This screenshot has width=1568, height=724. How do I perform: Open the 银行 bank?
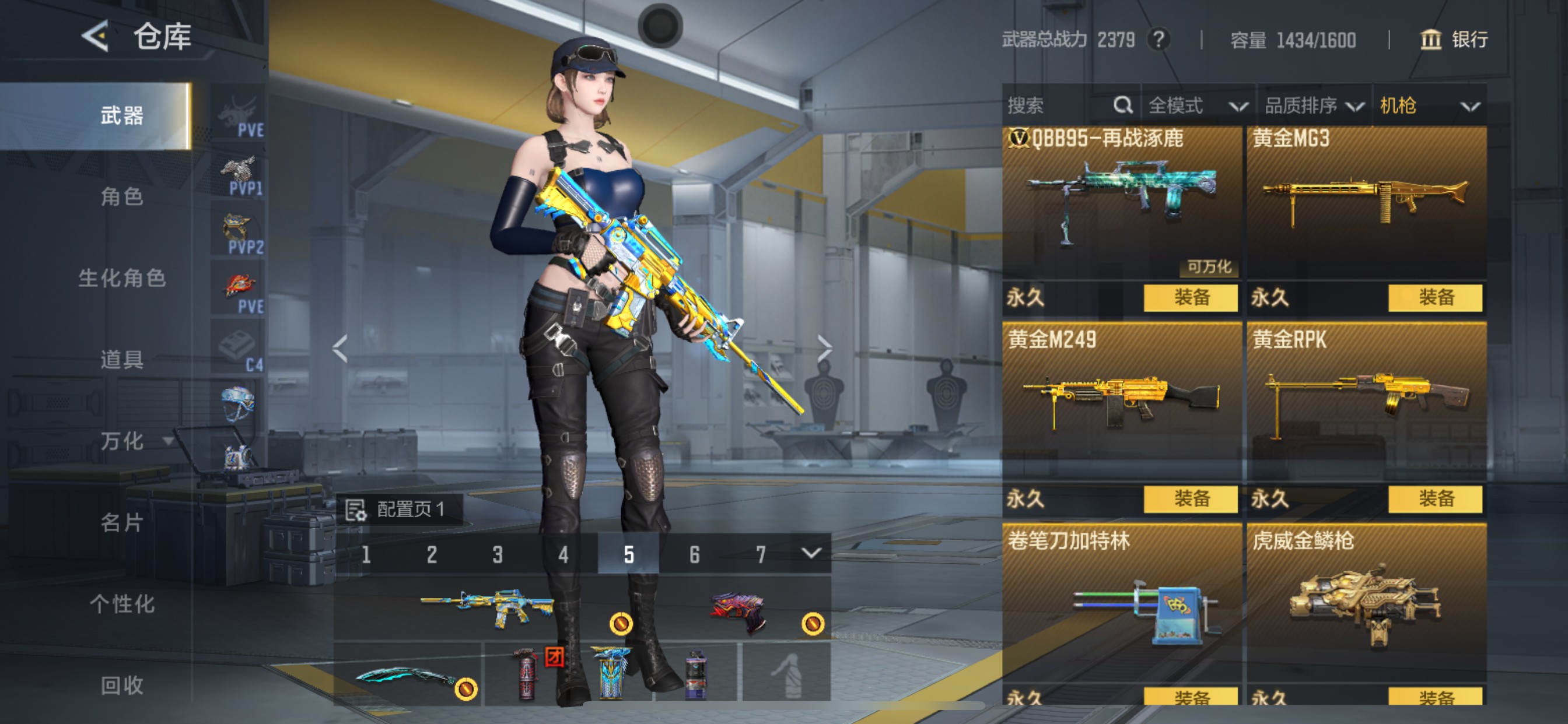pos(1455,40)
